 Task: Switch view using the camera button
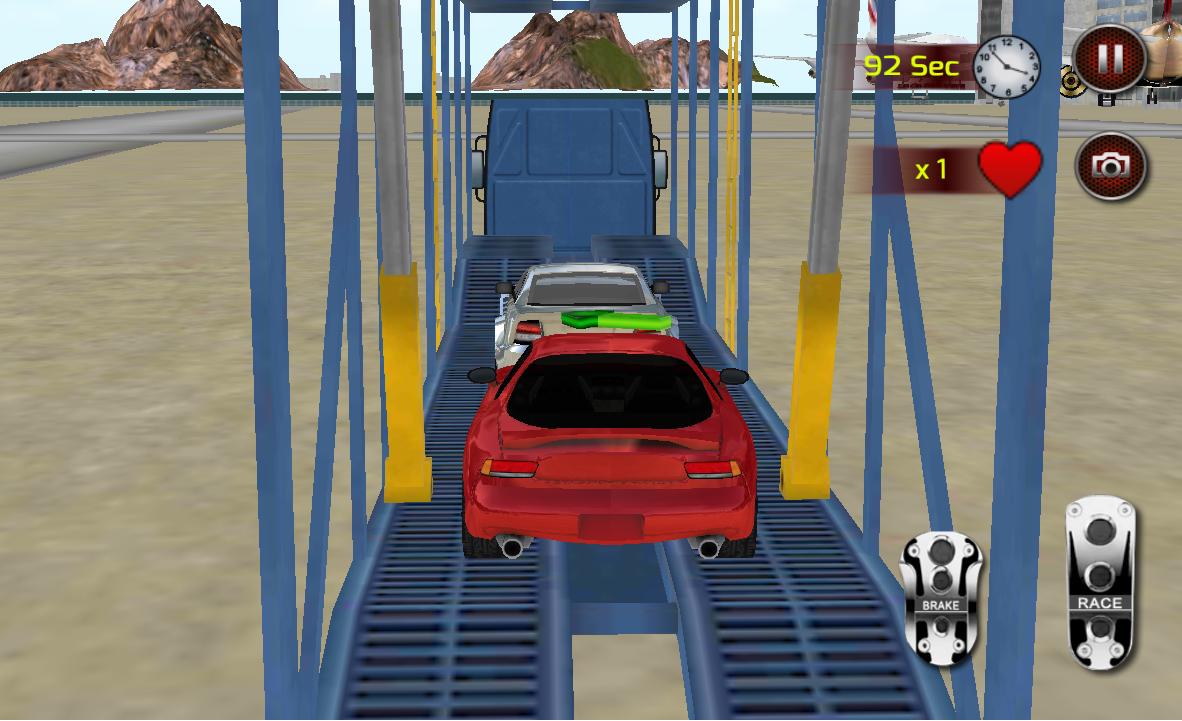(1110, 166)
